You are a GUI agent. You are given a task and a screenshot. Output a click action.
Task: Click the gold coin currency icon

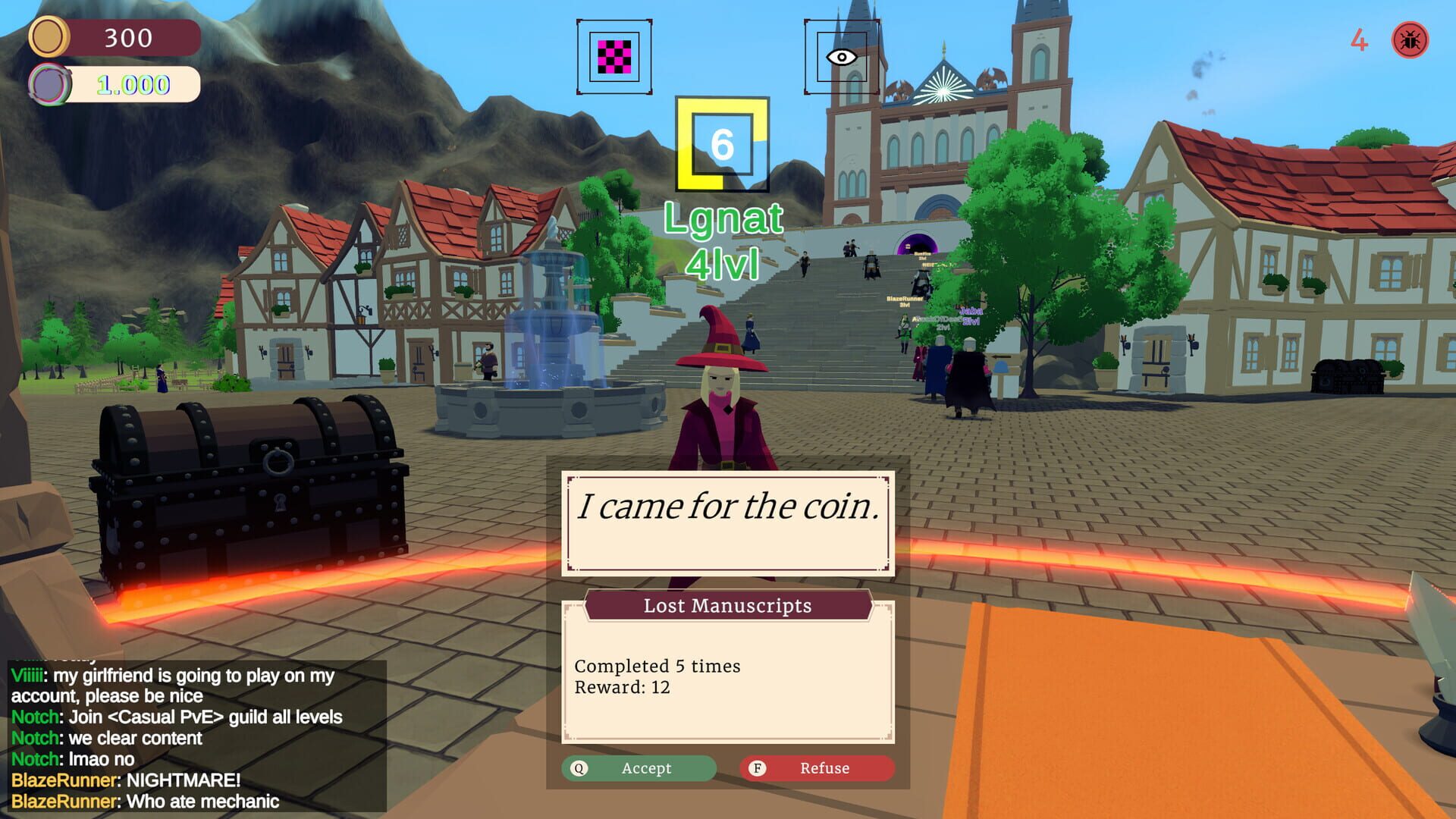point(49,37)
